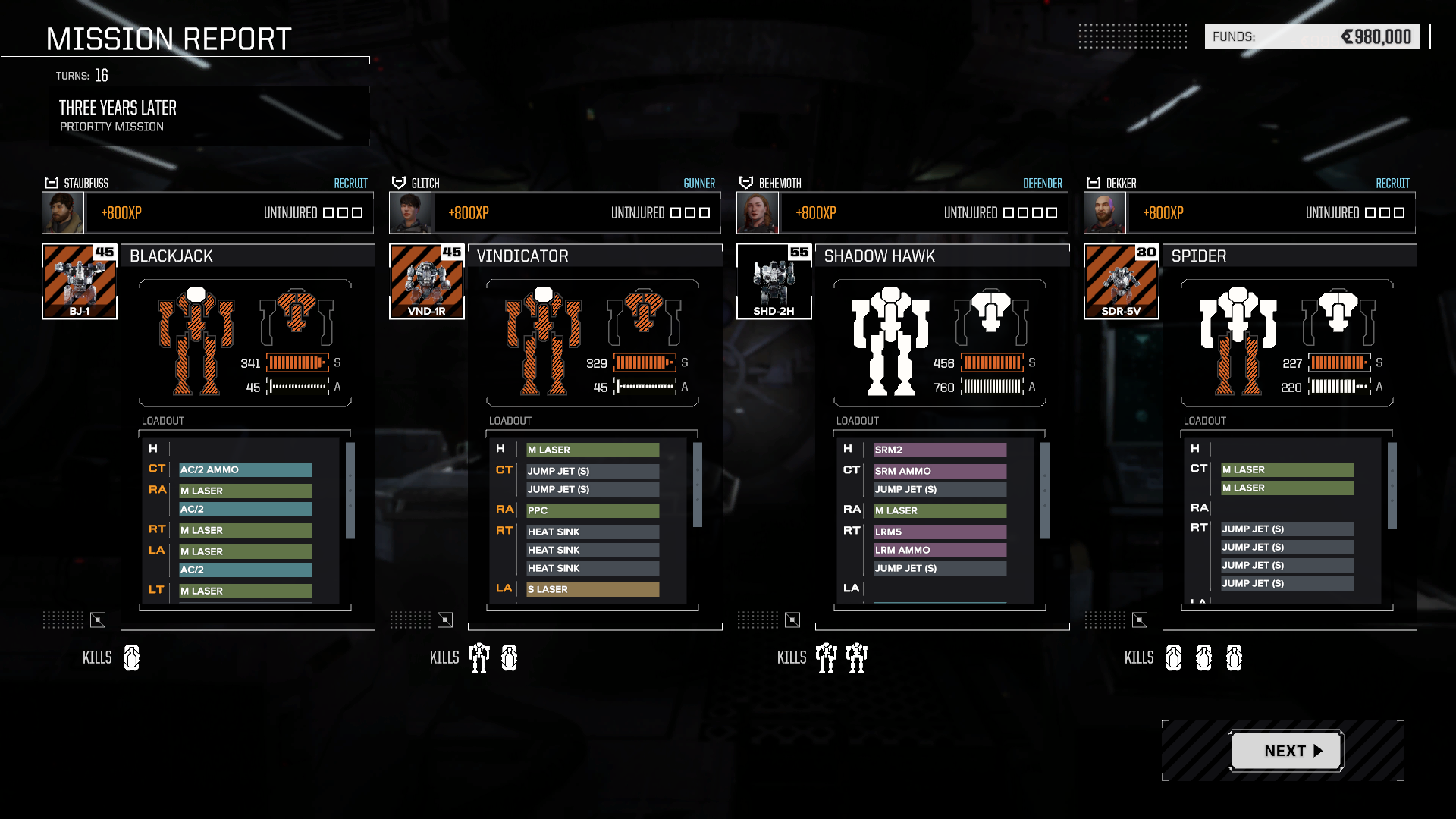This screenshot has width=1456, height=819.
Task: Click the Vindicator loadout scrollbar
Action: click(698, 485)
